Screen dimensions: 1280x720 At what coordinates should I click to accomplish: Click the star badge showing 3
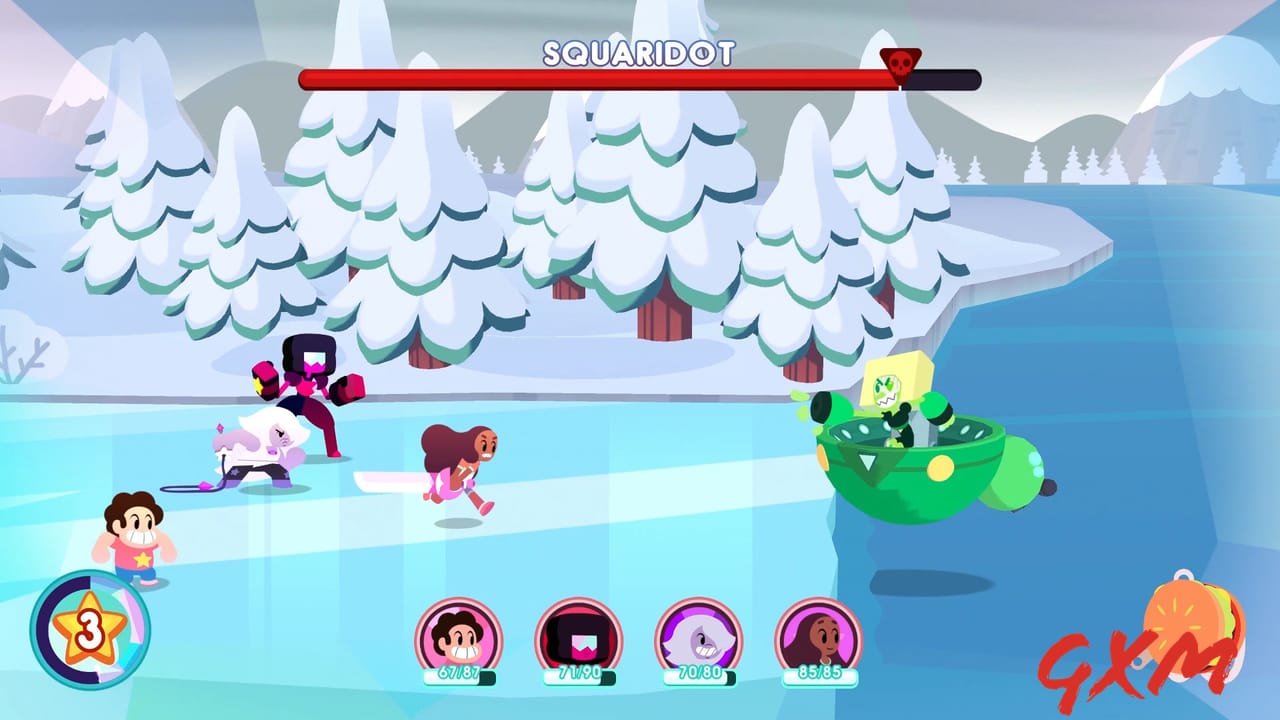[x=90, y=630]
